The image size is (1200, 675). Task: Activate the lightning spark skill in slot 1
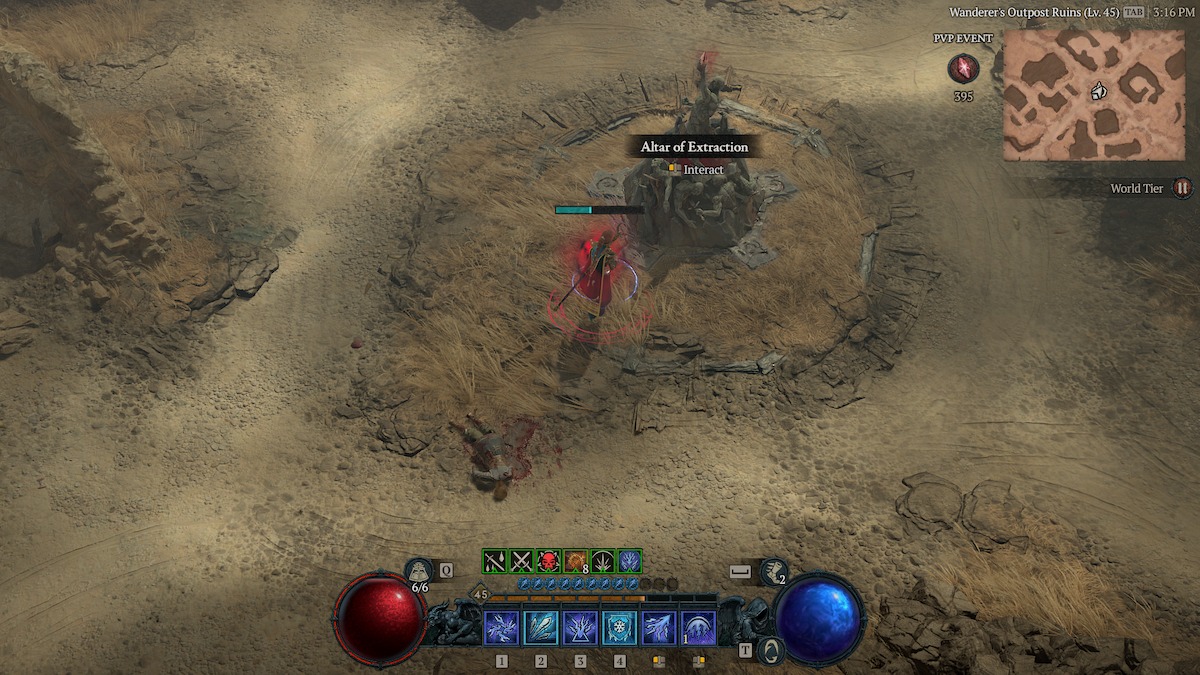[501, 628]
